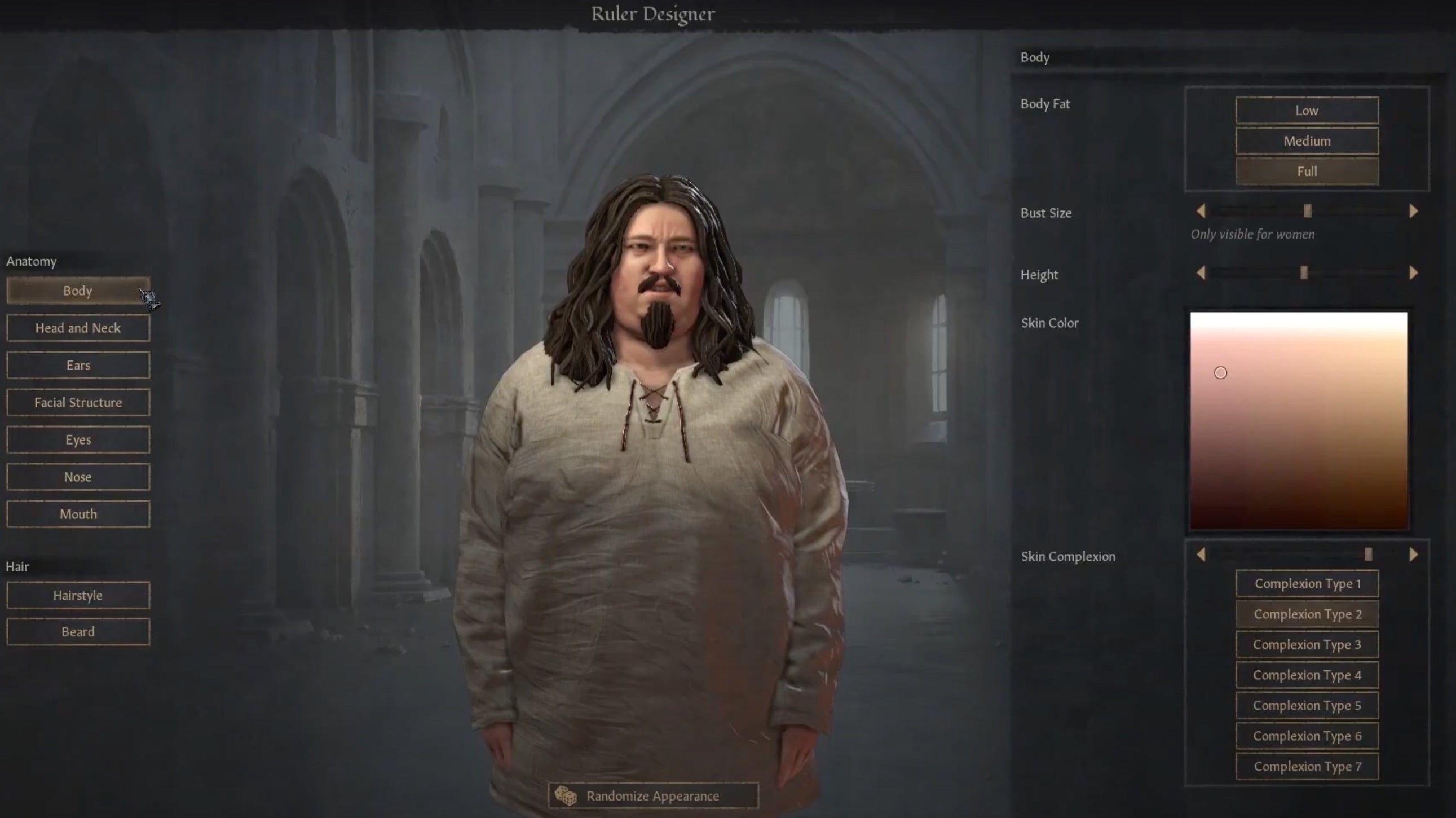This screenshot has height=818, width=1456.
Task: Open the Head and Neck panel
Action: (x=77, y=328)
